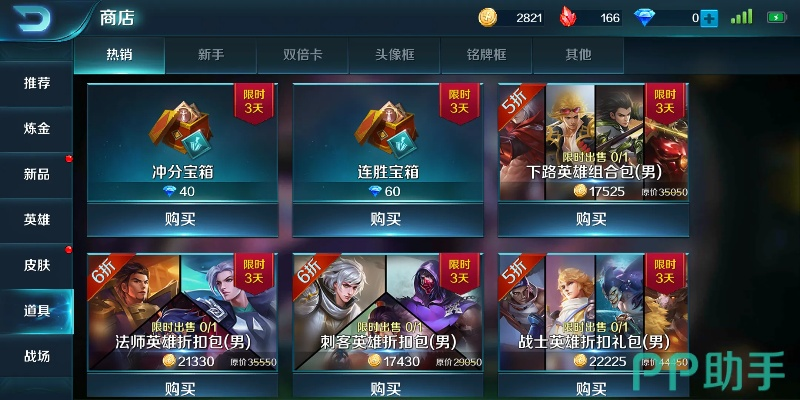
Task: Show the 铭牌框 tab
Action: (486, 55)
